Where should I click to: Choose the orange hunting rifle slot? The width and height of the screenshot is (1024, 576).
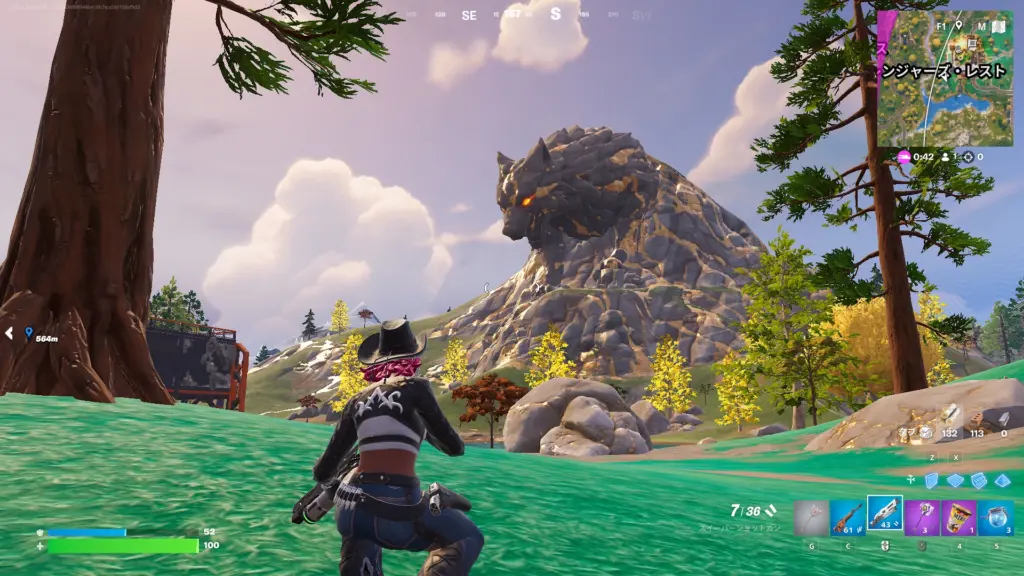(848, 518)
